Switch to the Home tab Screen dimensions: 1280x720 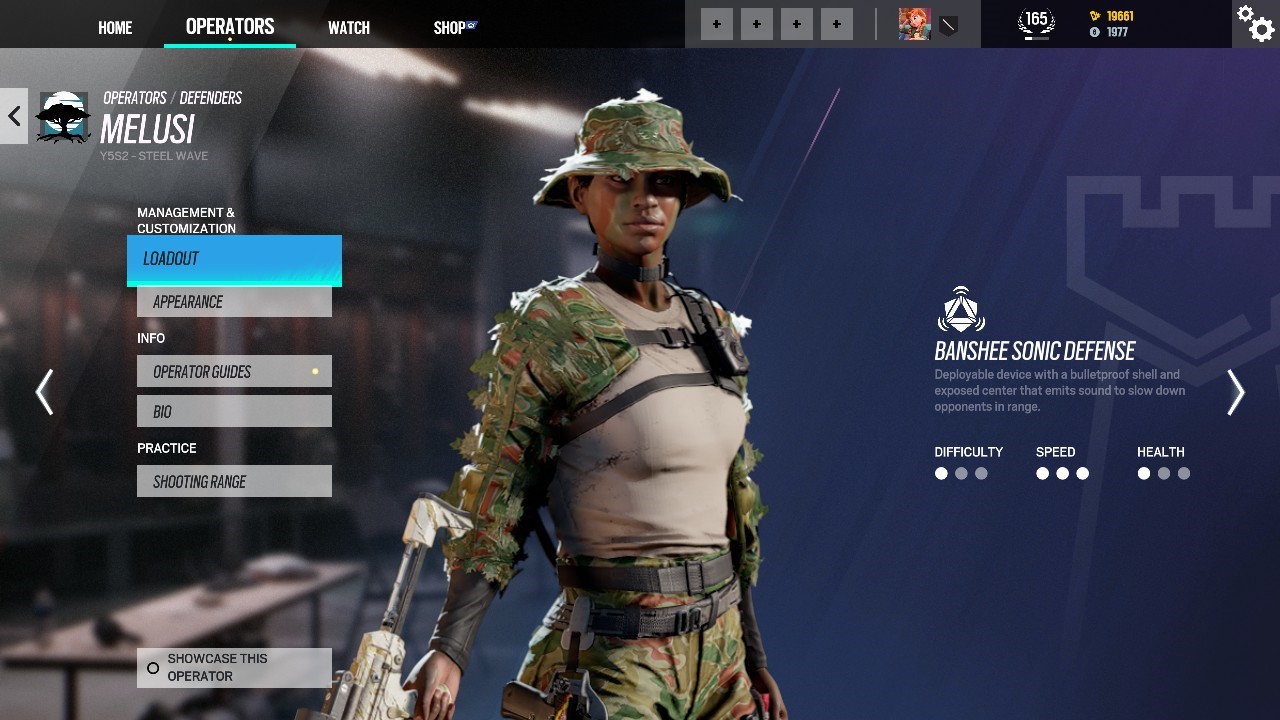[x=115, y=28]
